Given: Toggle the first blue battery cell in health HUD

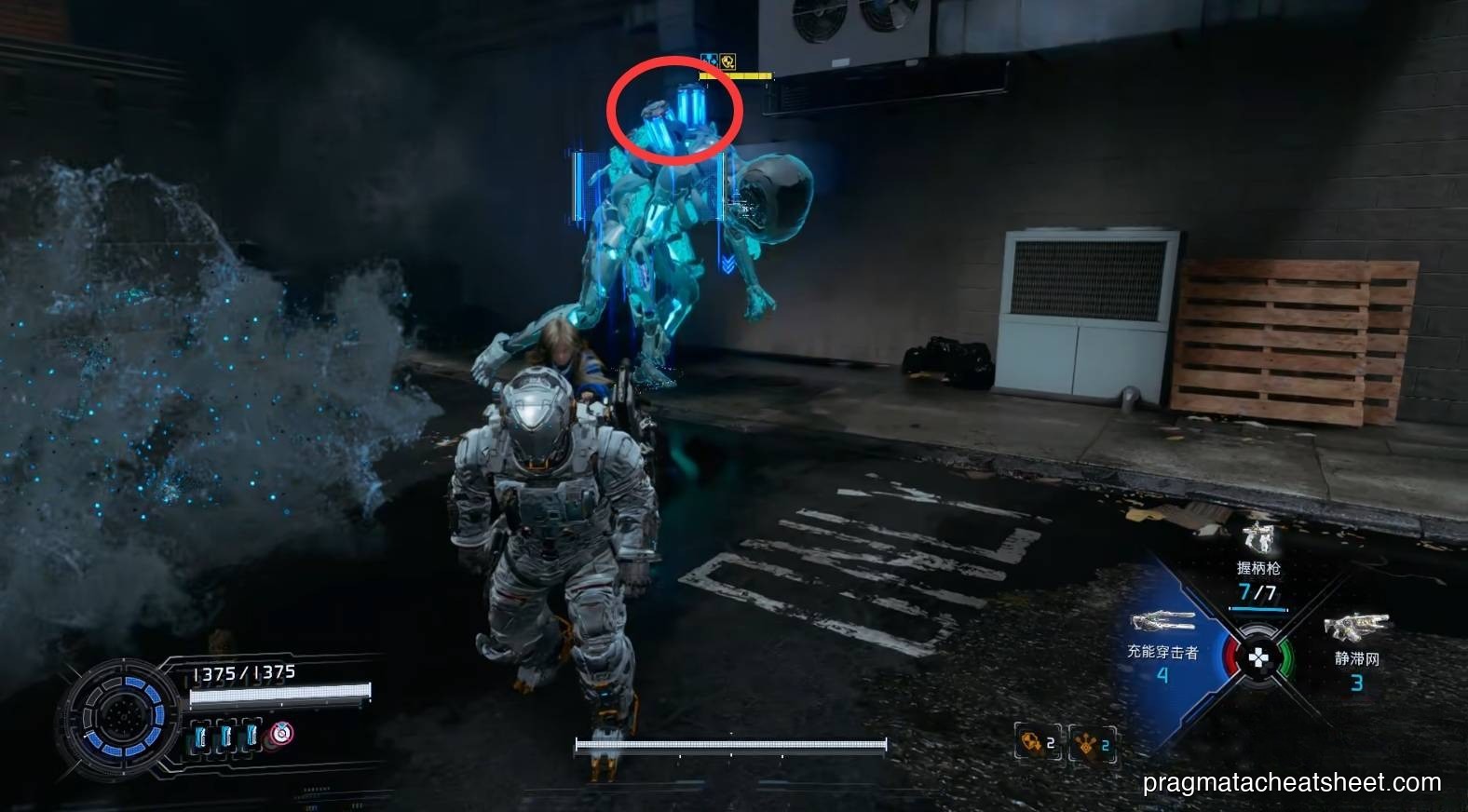Looking at the screenshot, I should 200,736.
